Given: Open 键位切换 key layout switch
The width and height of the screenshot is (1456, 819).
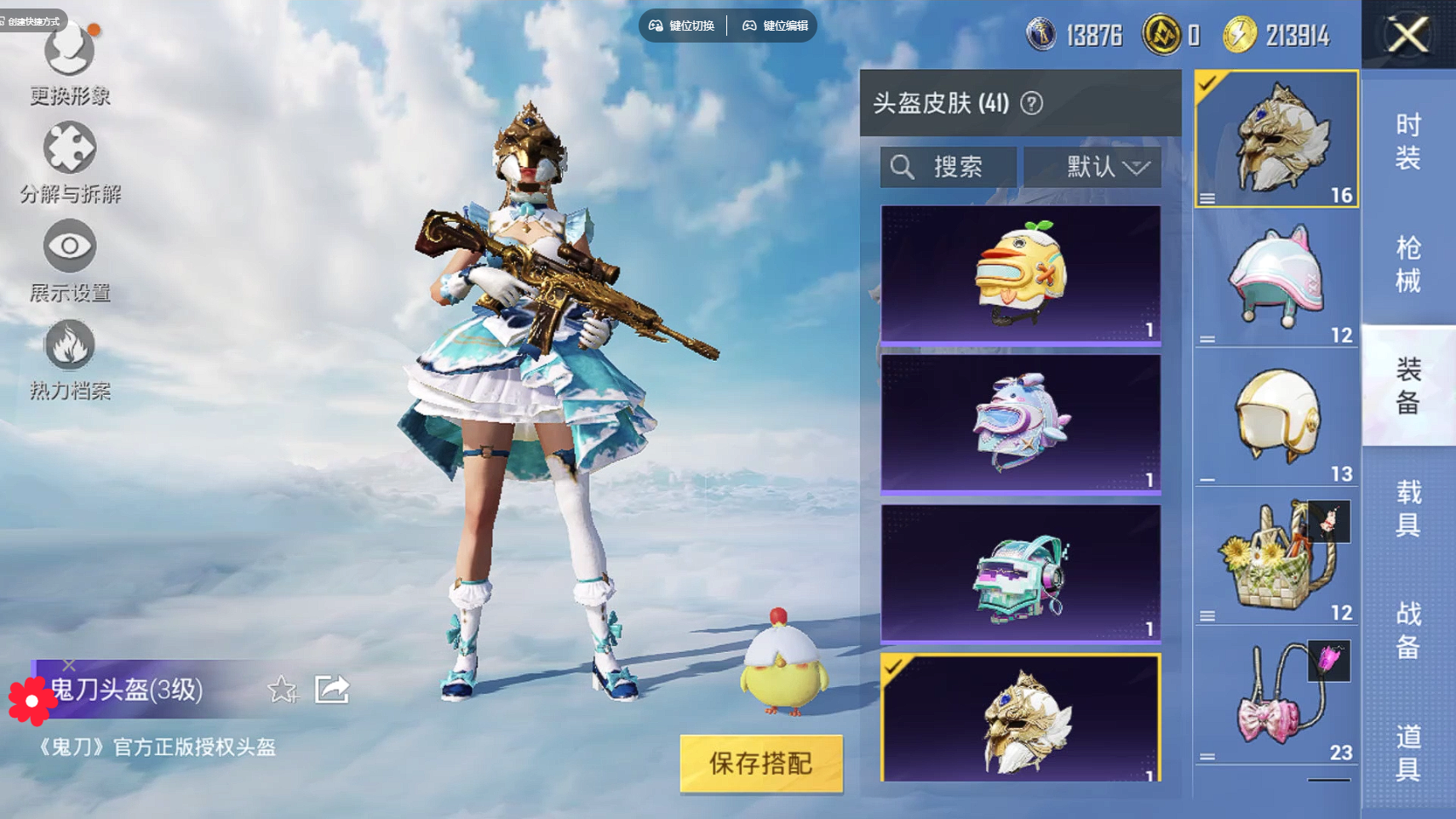Looking at the screenshot, I should [682, 26].
